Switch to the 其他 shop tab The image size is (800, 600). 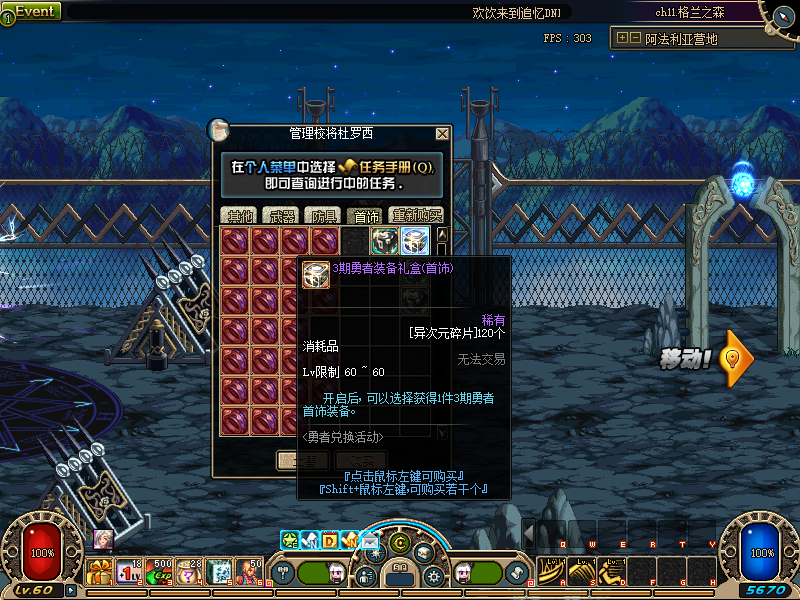(240, 215)
